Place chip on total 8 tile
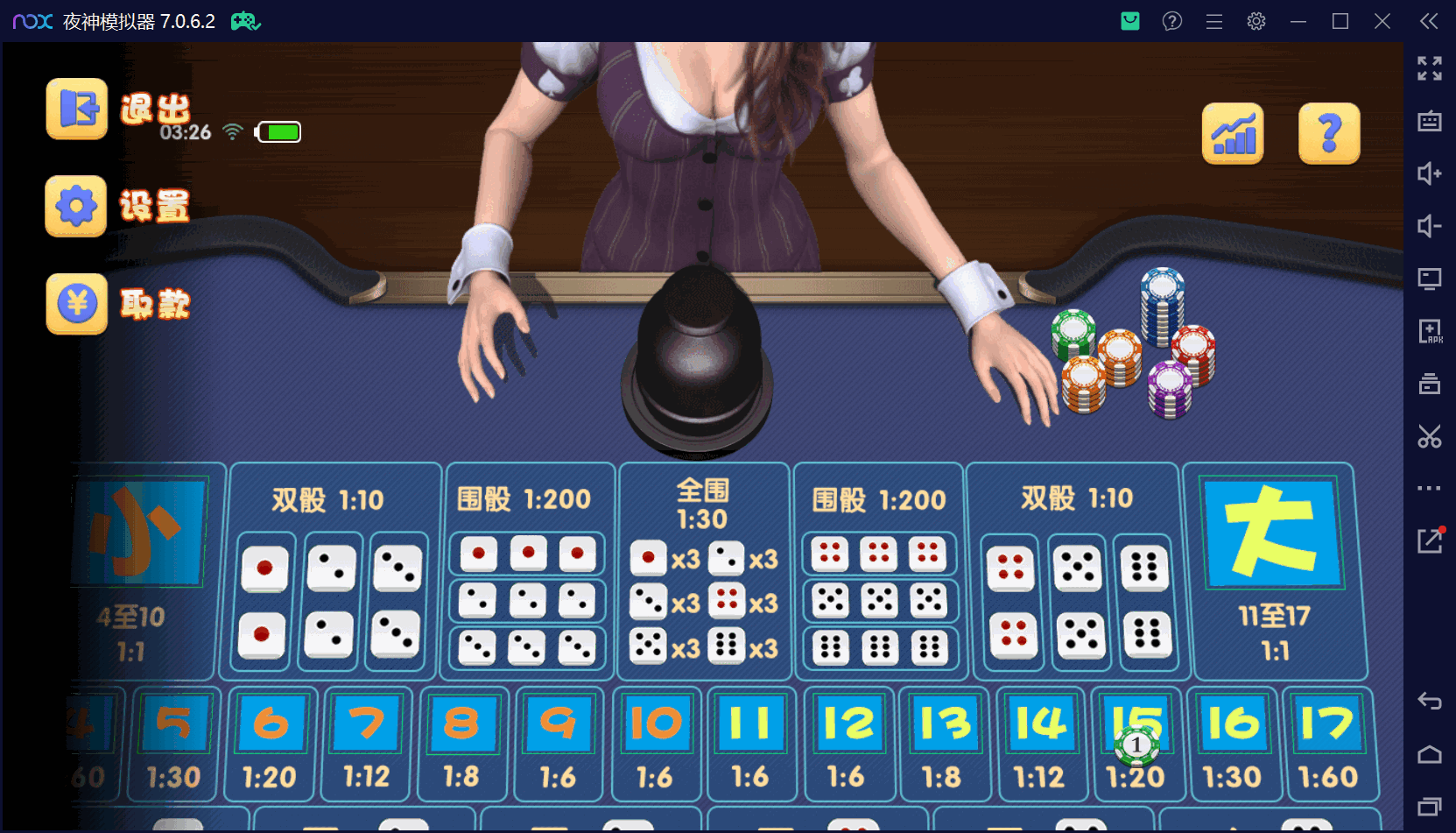 pyautogui.click(x=462, y=743)
